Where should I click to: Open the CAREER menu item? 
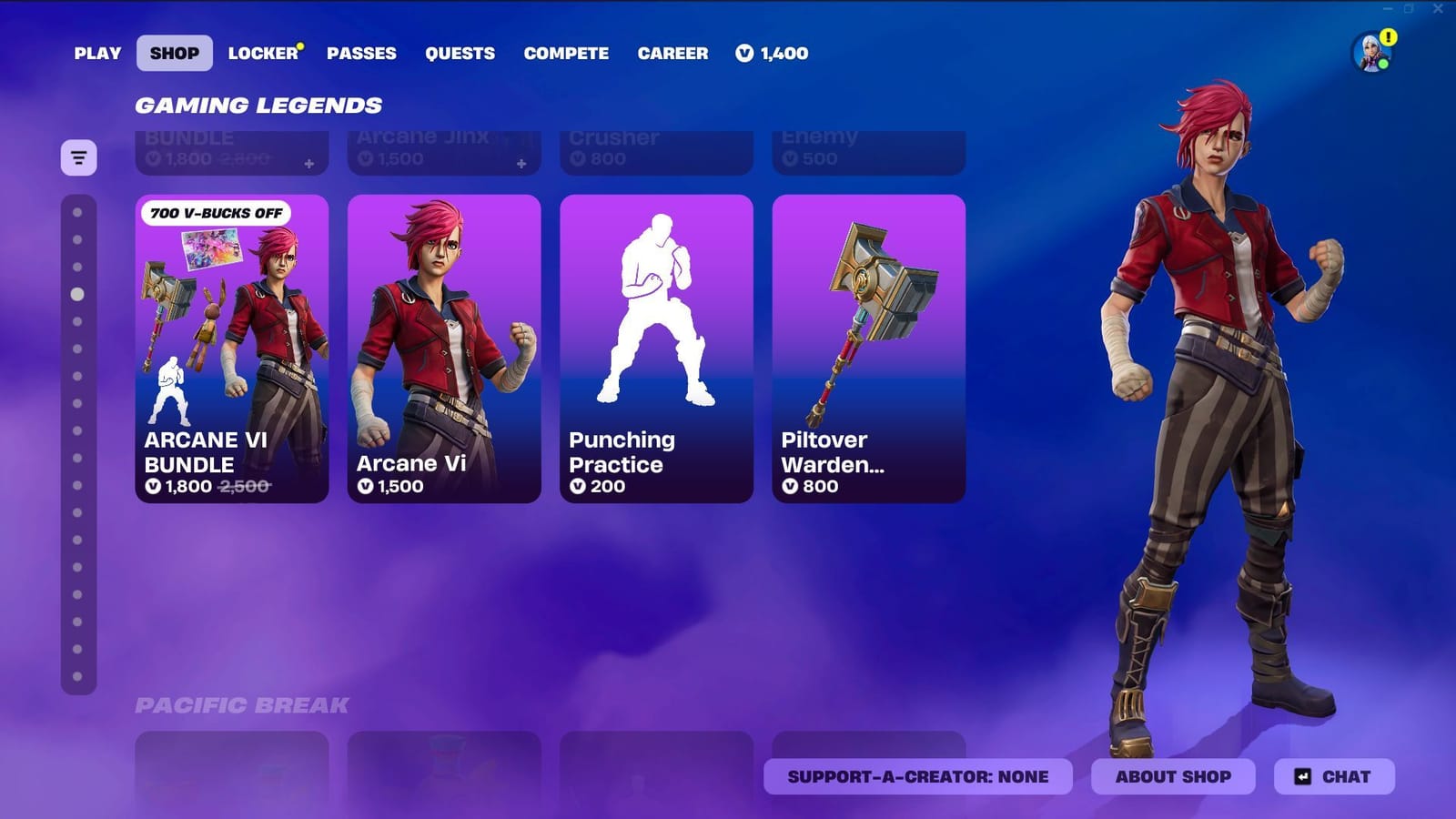coord(673,54)
